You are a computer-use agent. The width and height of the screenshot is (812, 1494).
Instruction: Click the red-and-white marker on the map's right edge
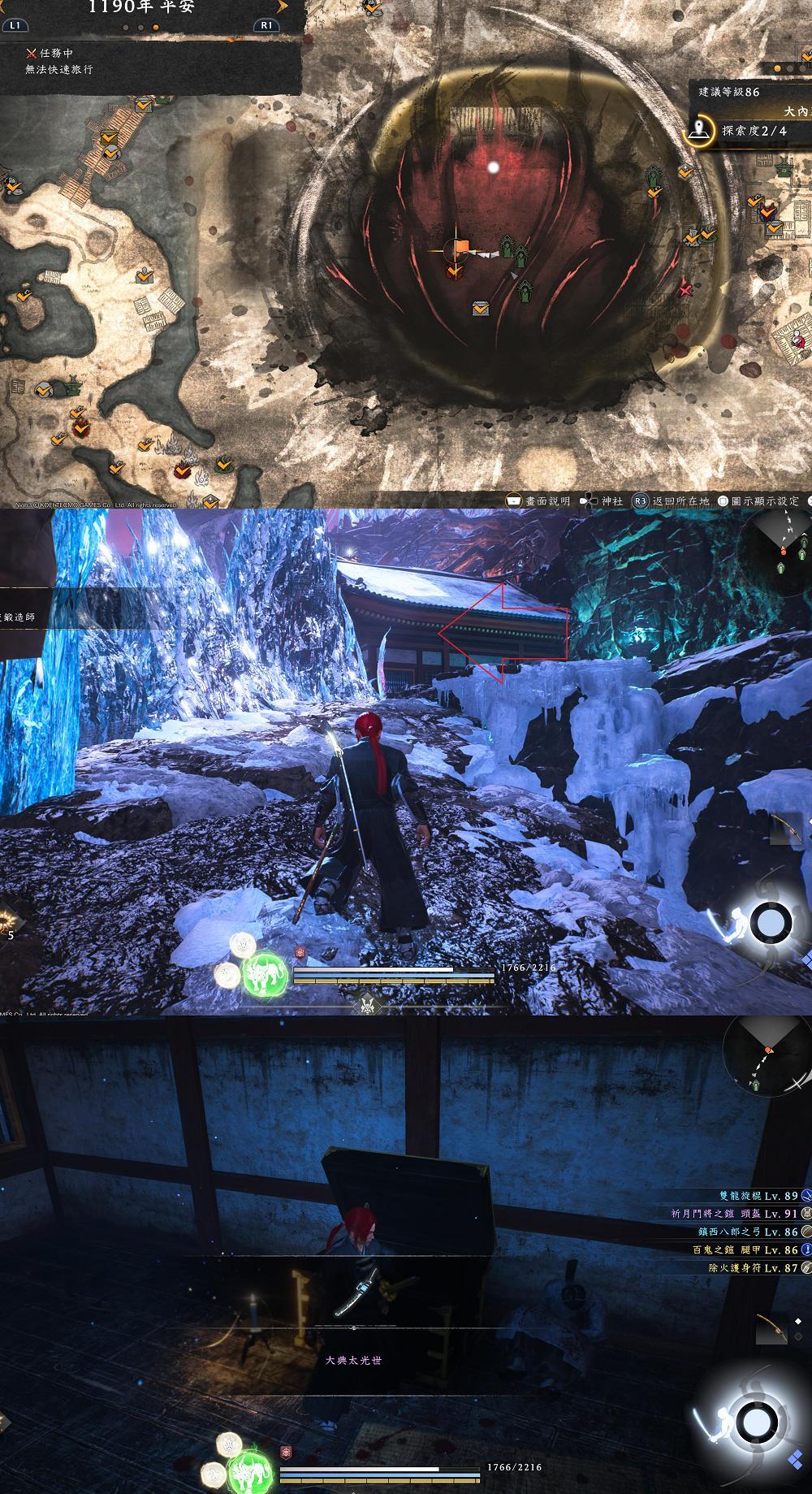tap(799, 340)
